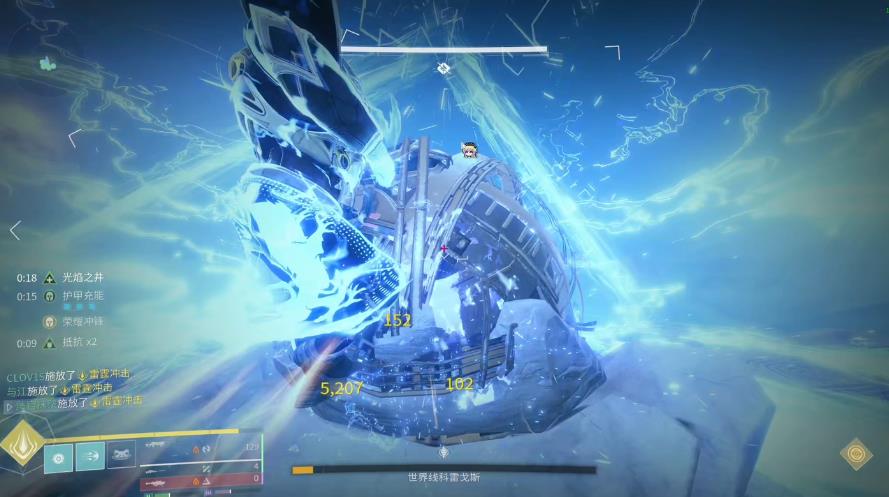Select the 荣耀冲锋 buff icon
Viewport: 889px width, 497px height.
point(47,322)
